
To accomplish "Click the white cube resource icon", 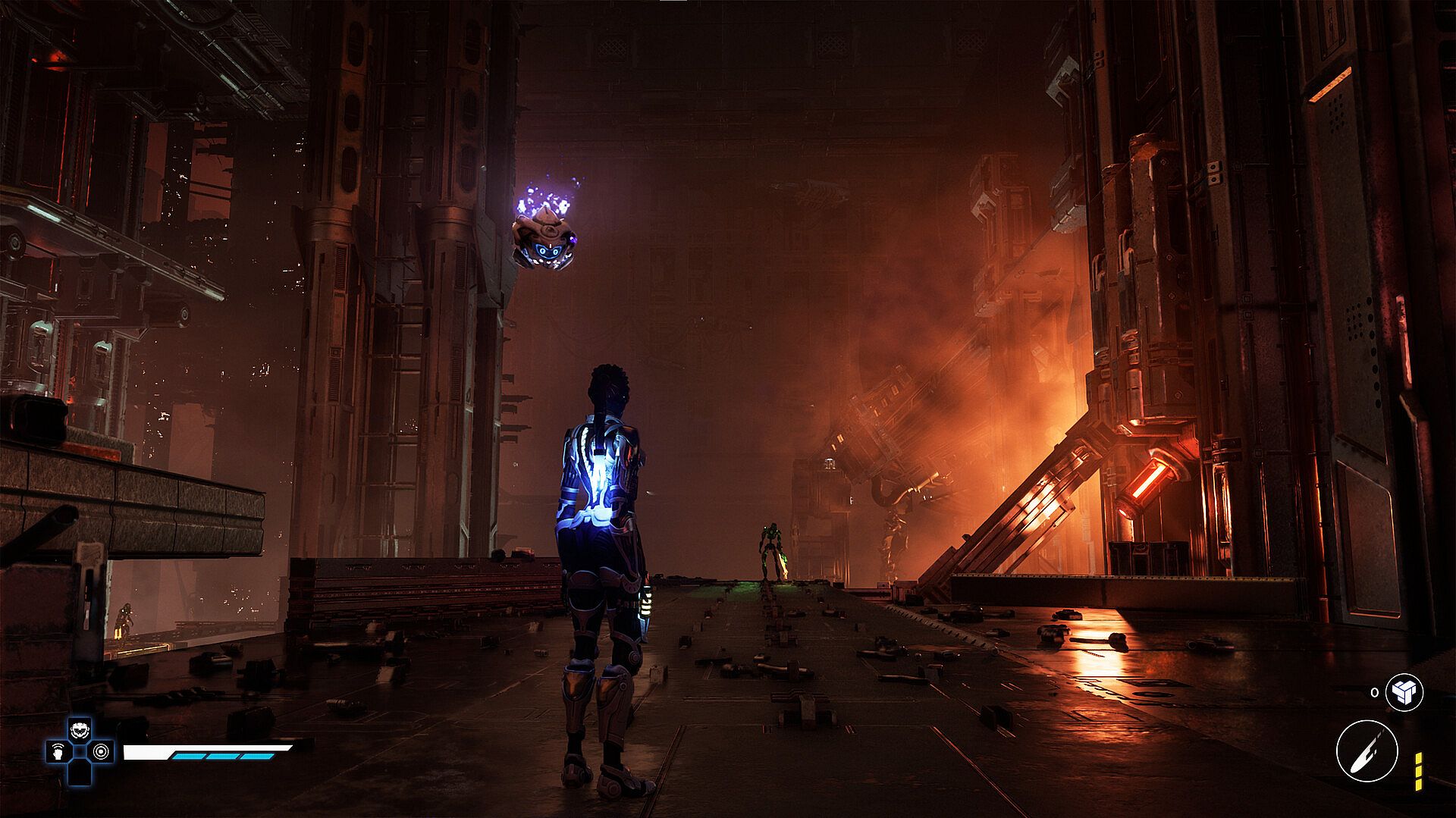I will point(1404,691).
